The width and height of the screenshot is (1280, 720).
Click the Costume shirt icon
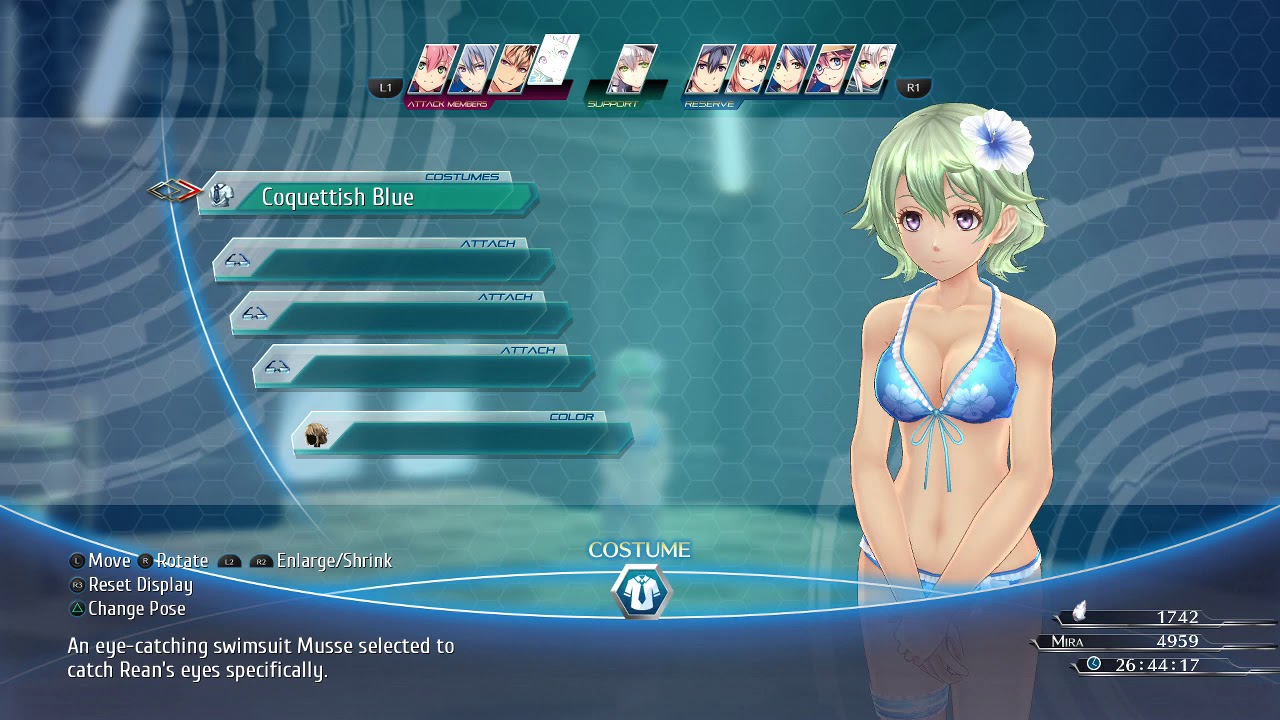[640, 592]
